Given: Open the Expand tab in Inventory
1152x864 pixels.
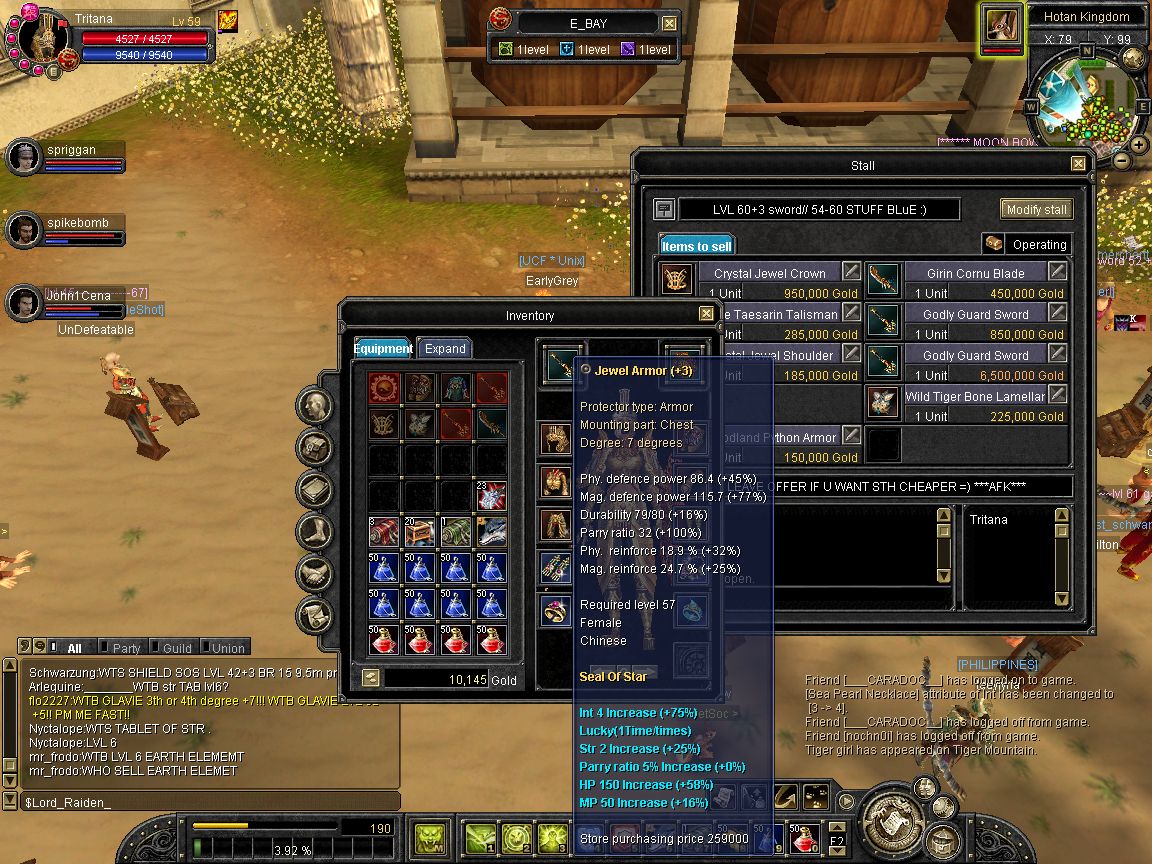Looking at the screenshot, I should (x=445, y=349).
